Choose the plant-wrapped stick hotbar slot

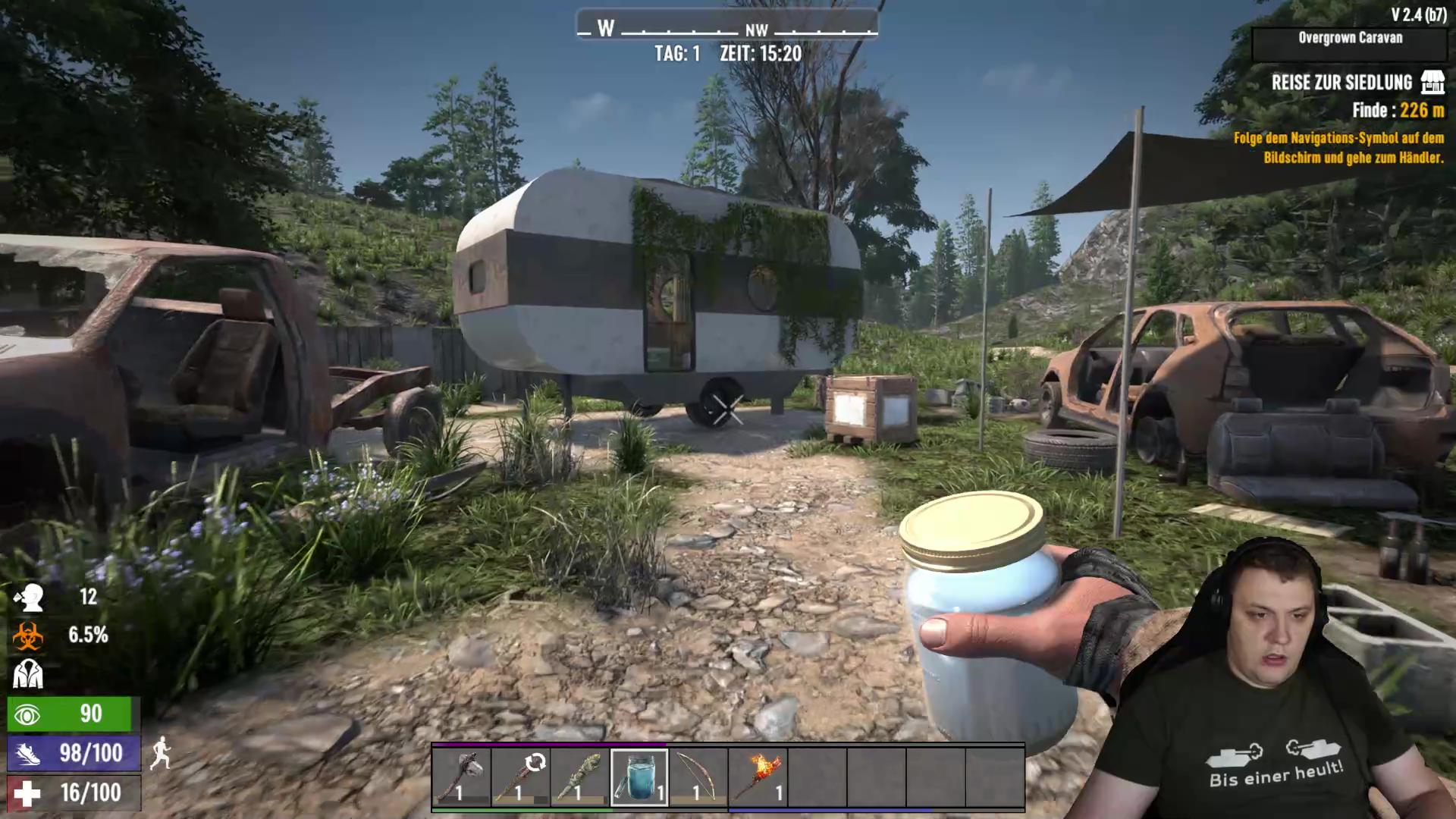(x=580, y=777)
